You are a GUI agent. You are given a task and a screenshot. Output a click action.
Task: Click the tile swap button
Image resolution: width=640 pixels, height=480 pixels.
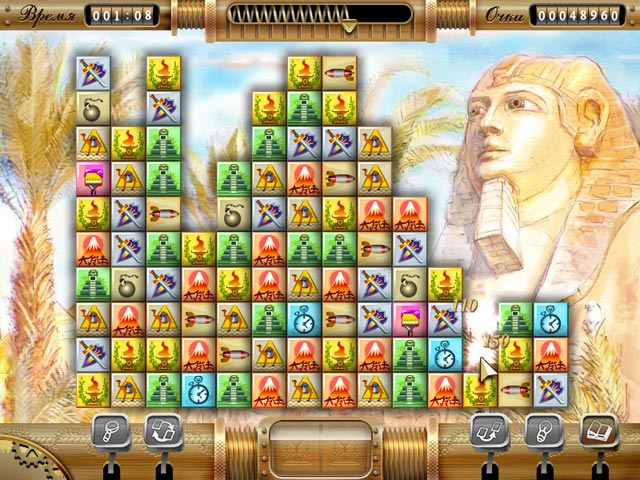click(x=487, y=430)
